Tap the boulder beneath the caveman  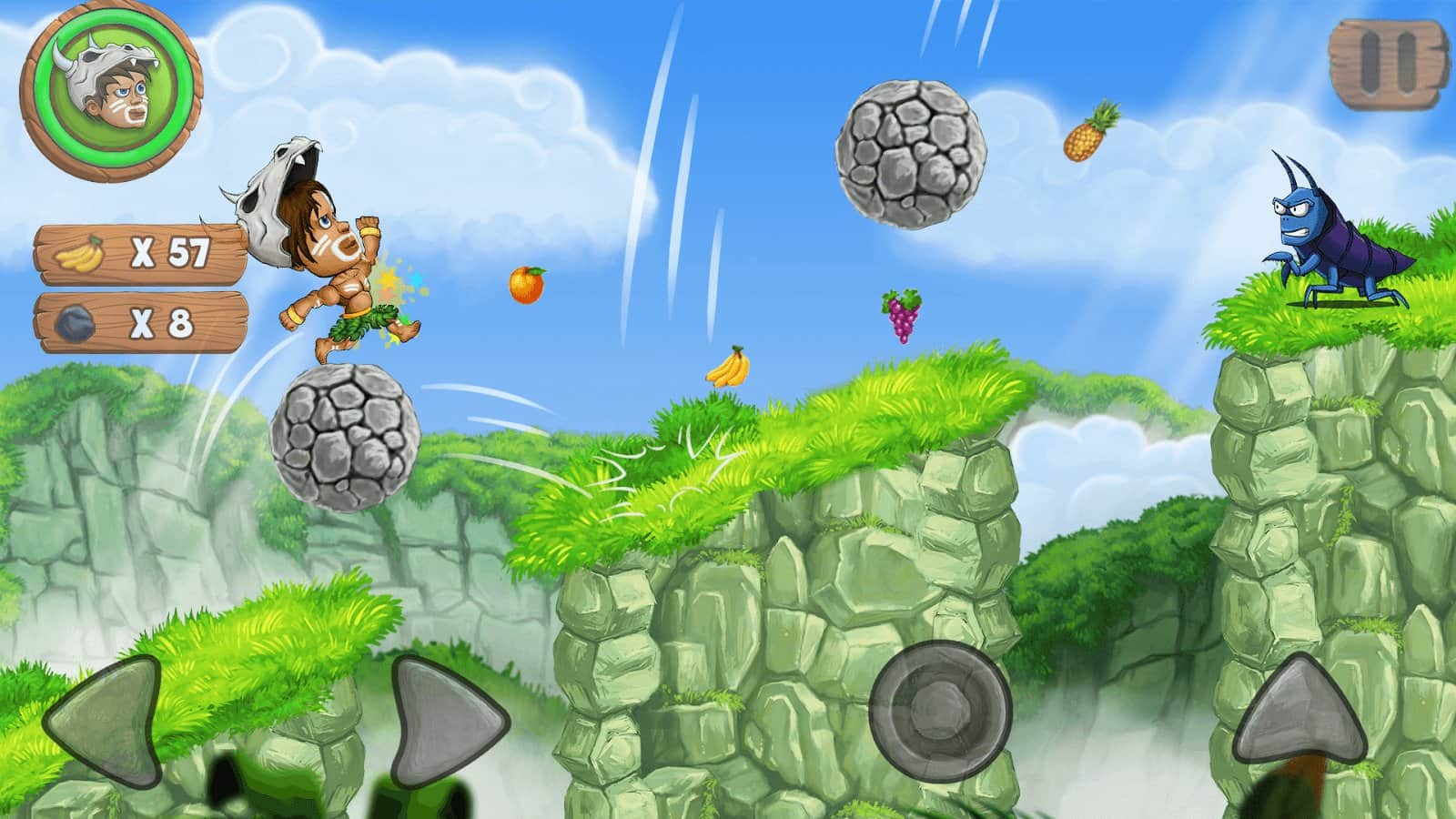[341, 437]
